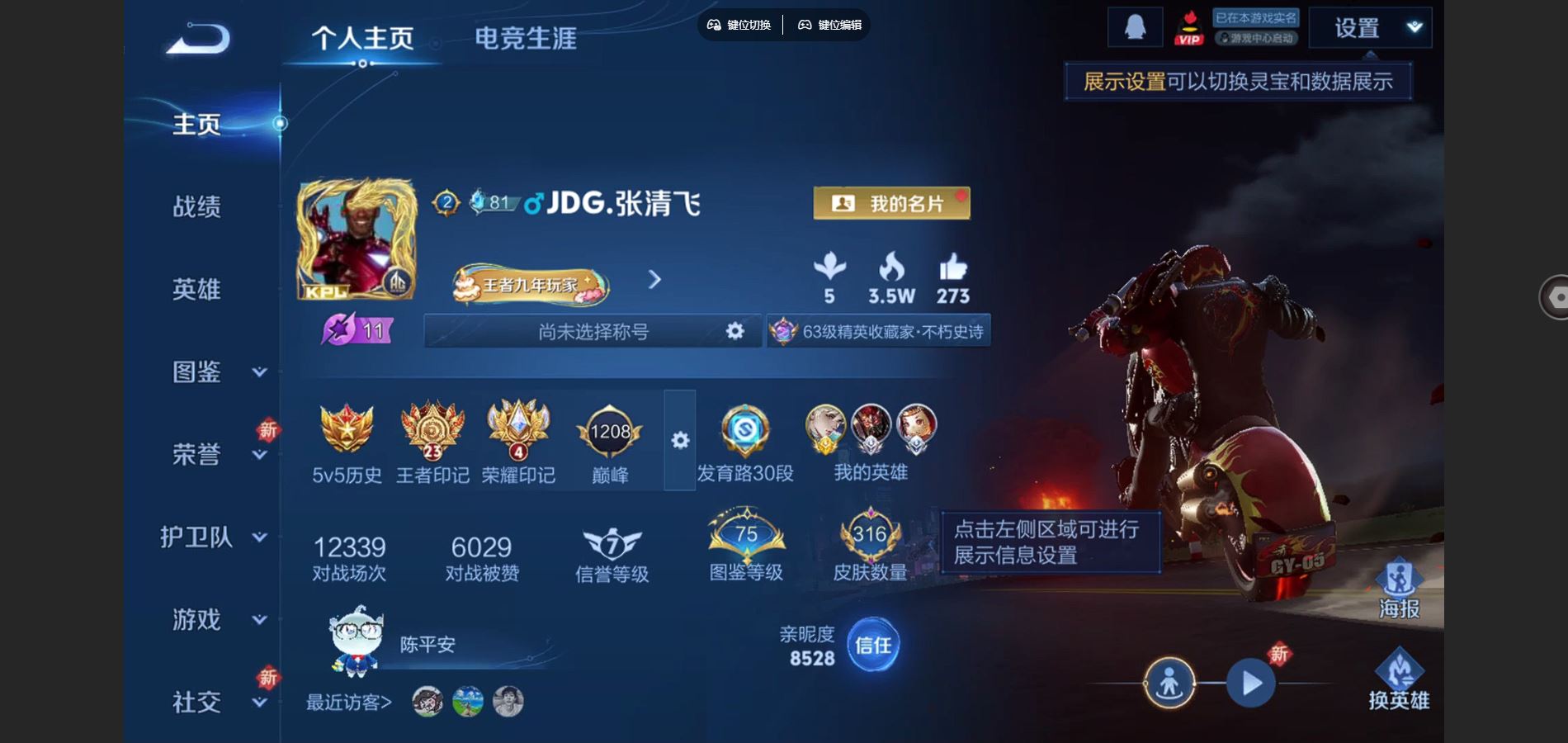Click the 信任 intimacy level badge
The width and height of the screenshot is (1568, 743).
point(875,646)
